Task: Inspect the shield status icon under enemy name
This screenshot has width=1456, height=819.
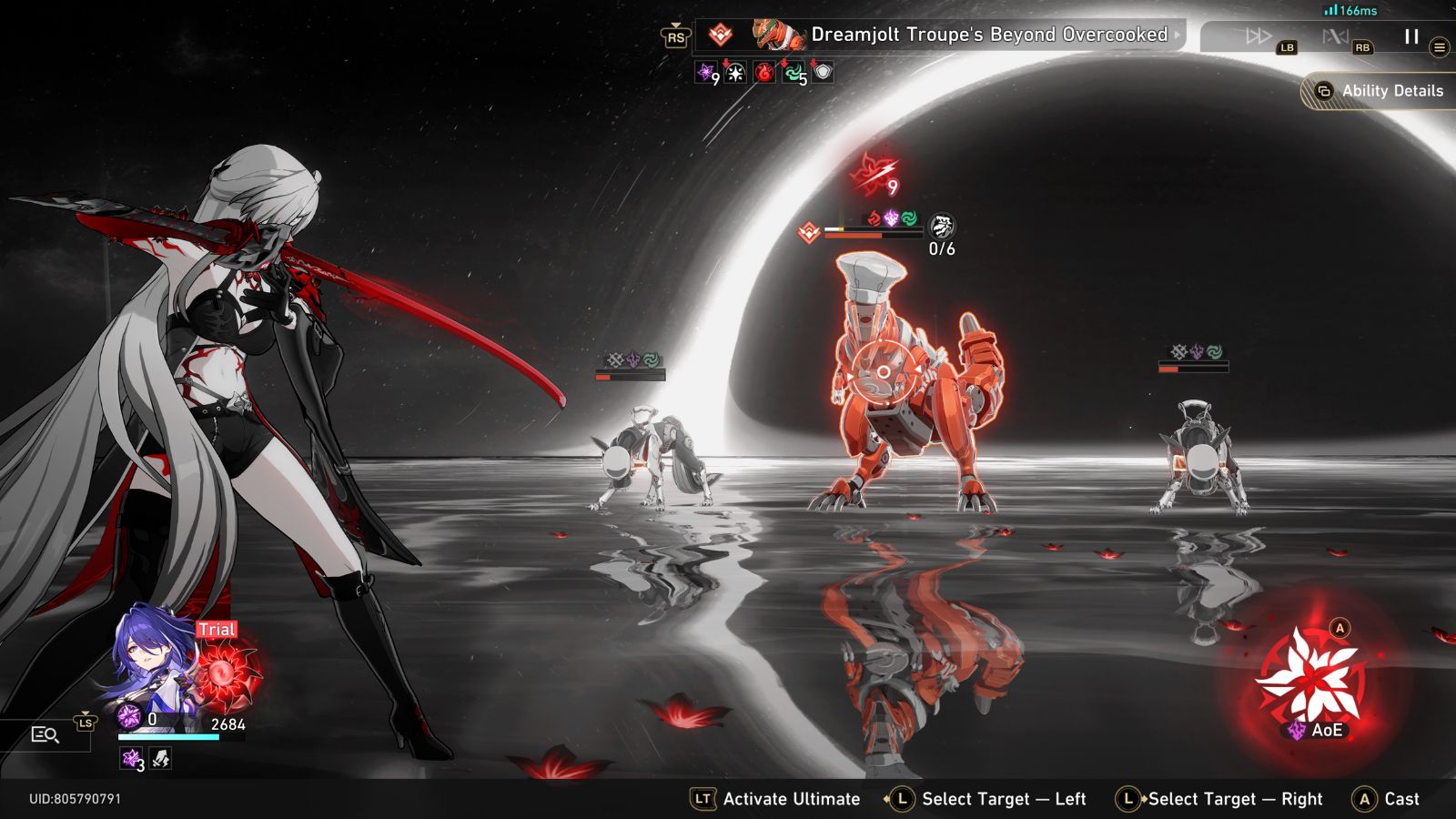Action: [x=823, y=72]
